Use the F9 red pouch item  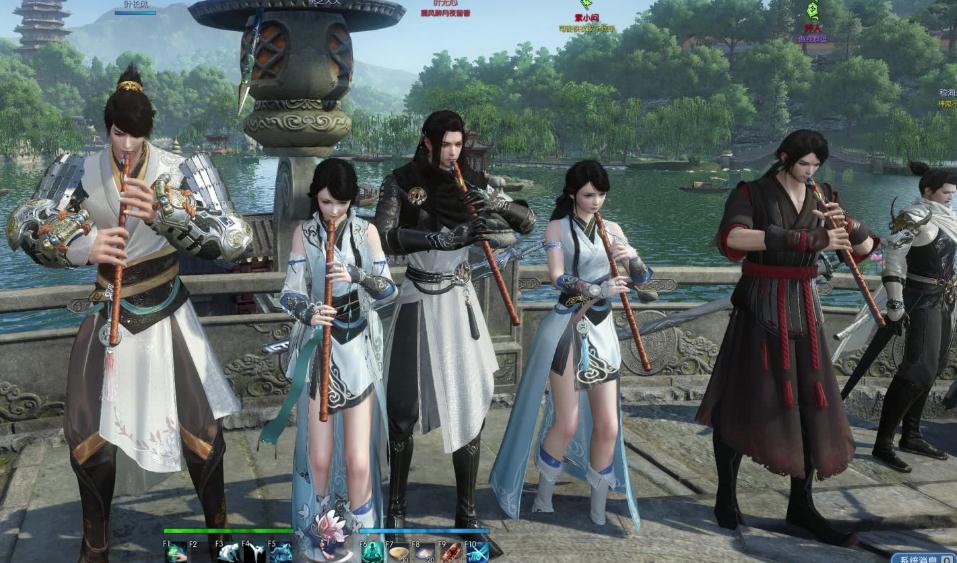tap(451, 552)
